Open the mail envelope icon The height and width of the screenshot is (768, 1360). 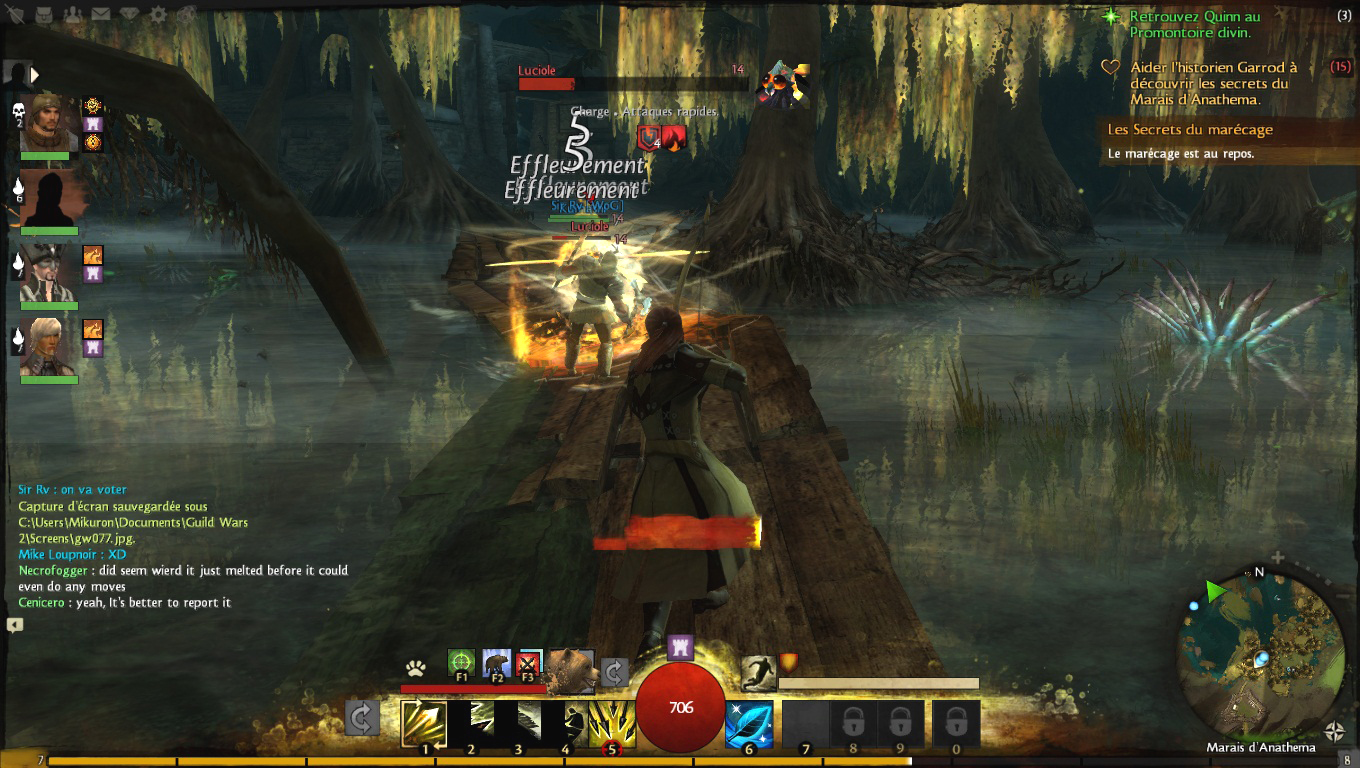101,15
